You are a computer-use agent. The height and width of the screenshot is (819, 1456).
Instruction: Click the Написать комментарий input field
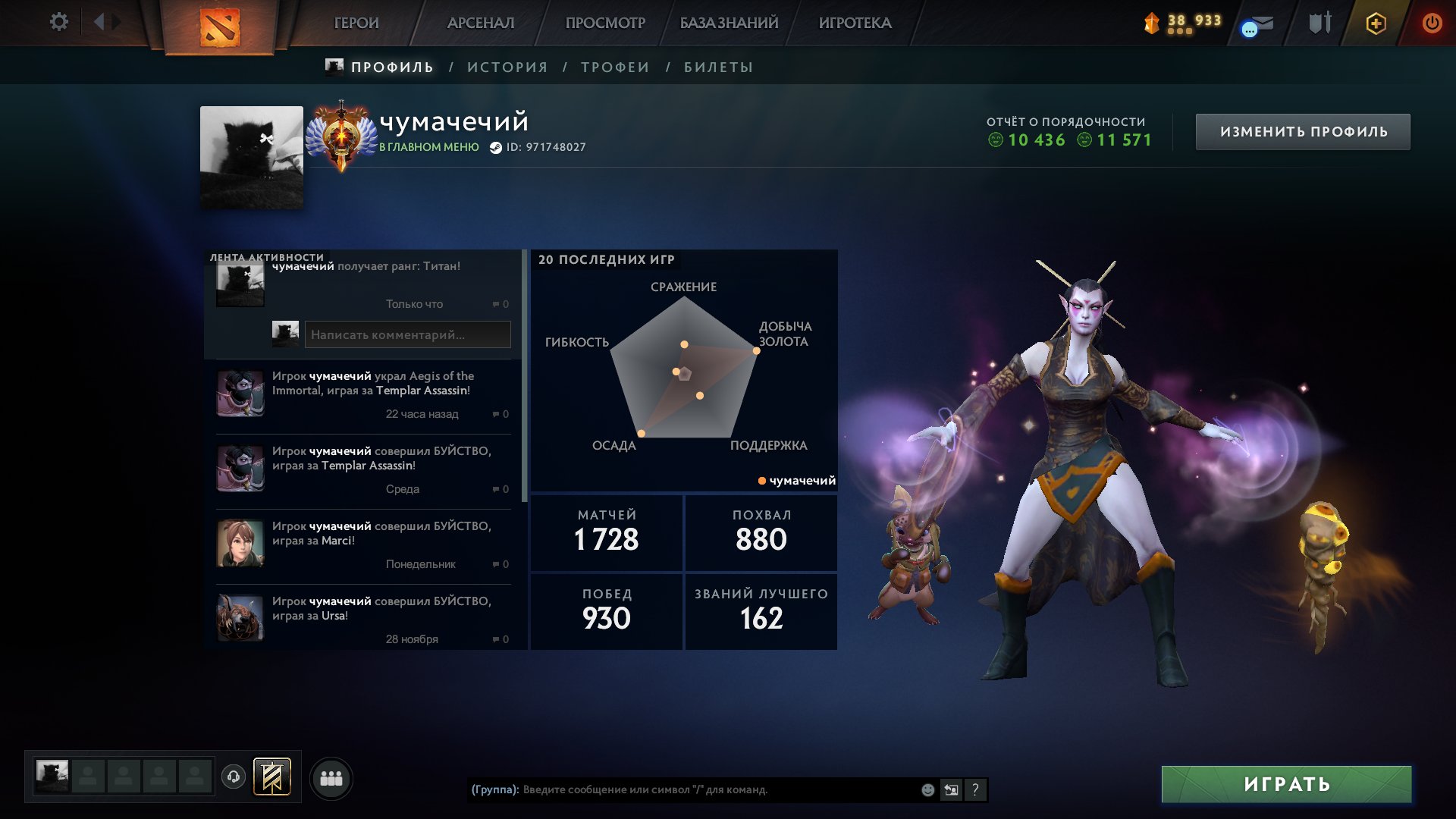(408, 334)
